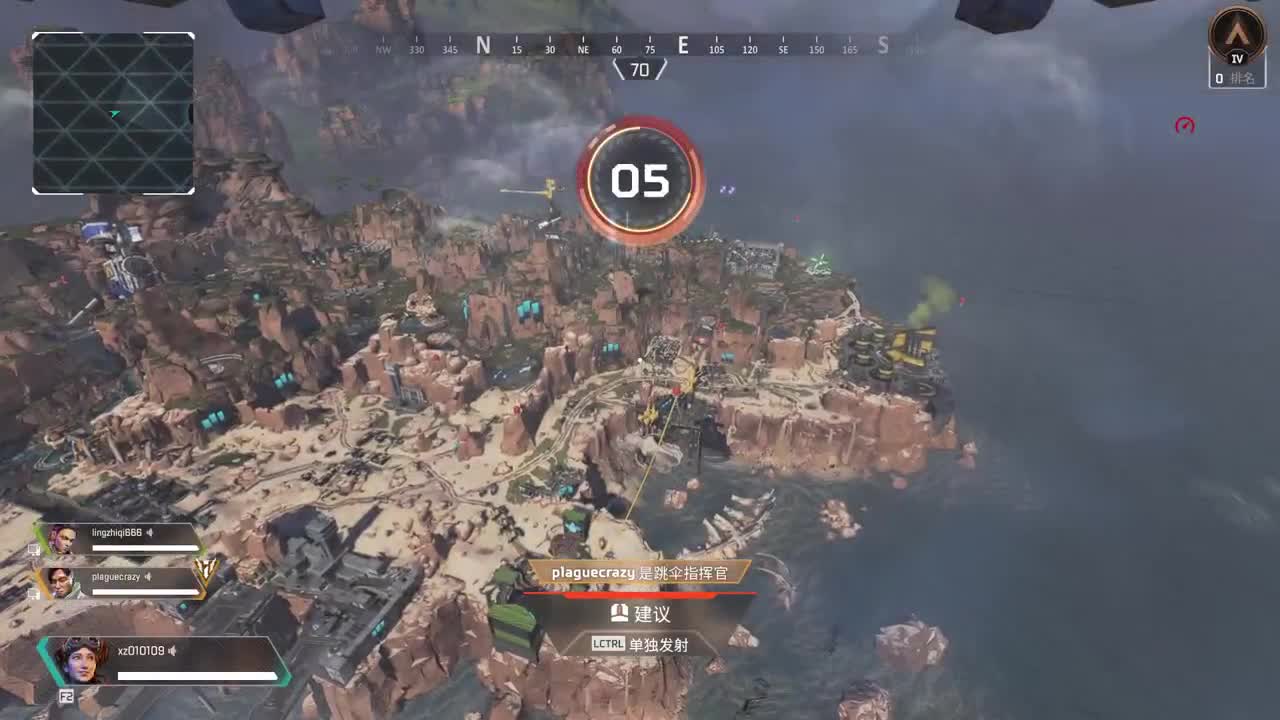Mute xz010109's voice speaker icon
1280x720 pixels.
172,650
